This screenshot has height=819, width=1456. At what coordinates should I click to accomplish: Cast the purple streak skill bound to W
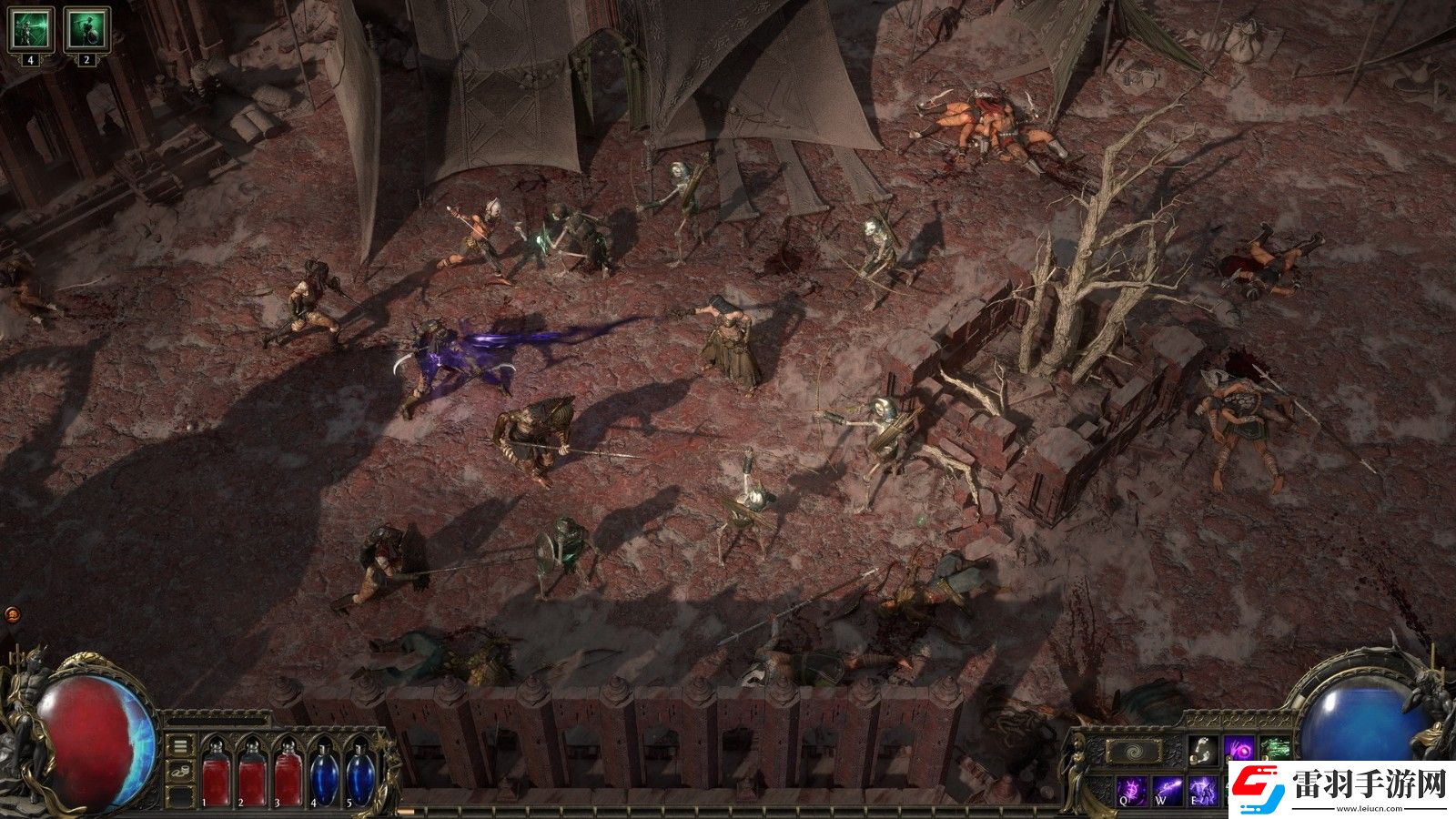point(1167,789)
